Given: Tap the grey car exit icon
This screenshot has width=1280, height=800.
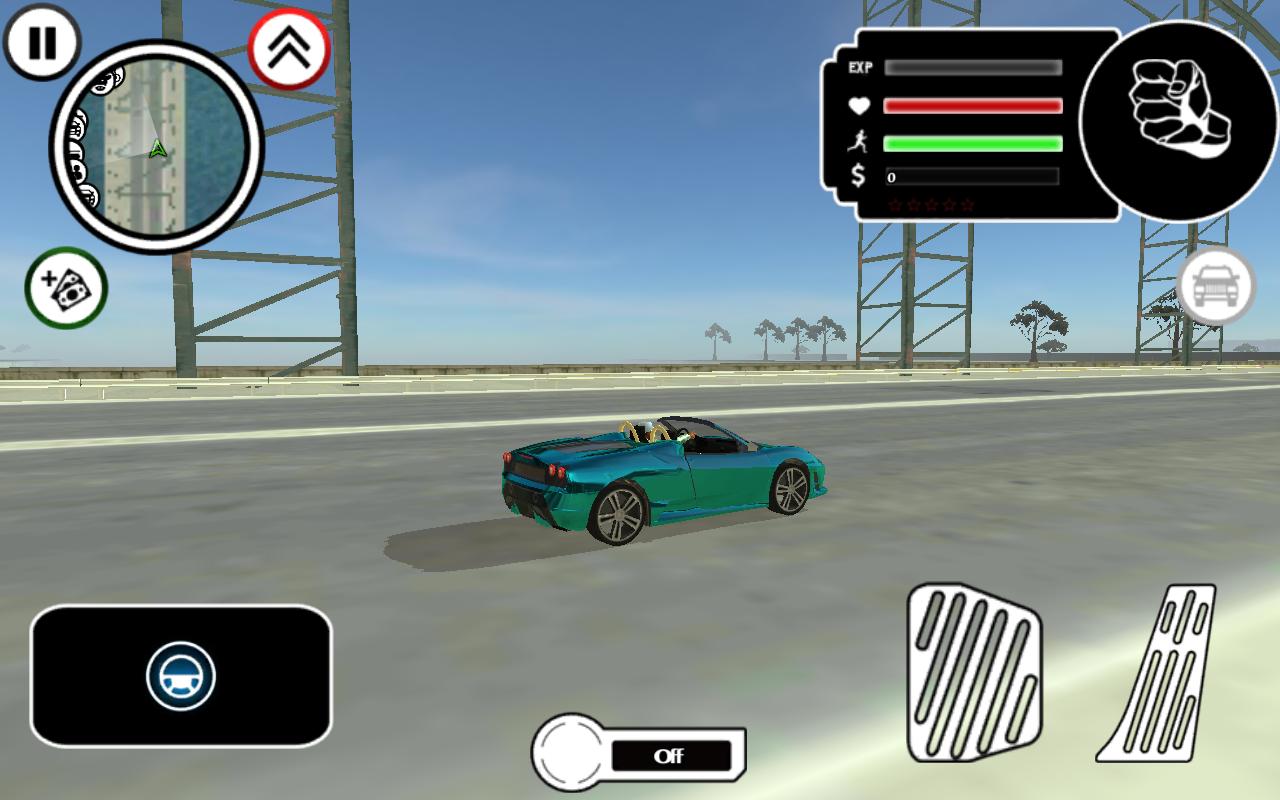Looking at the screenshot, I should tap(1215, 286).
